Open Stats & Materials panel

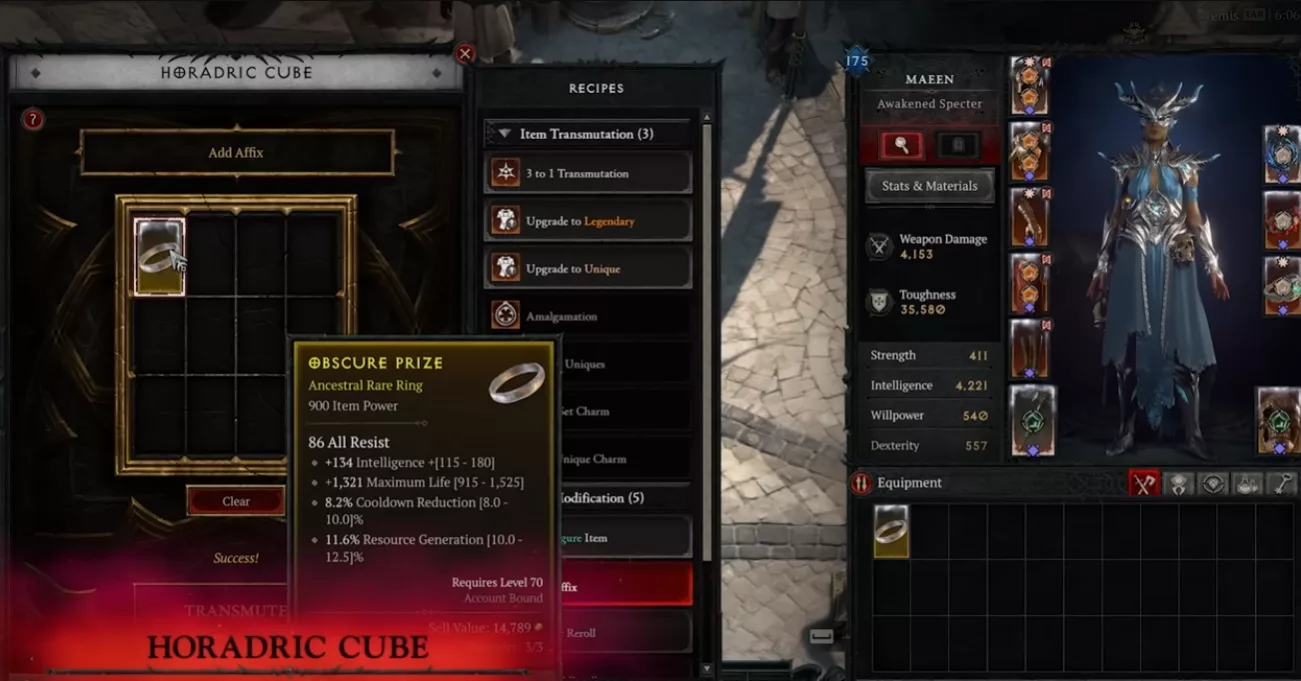click(x=929, y=186)
